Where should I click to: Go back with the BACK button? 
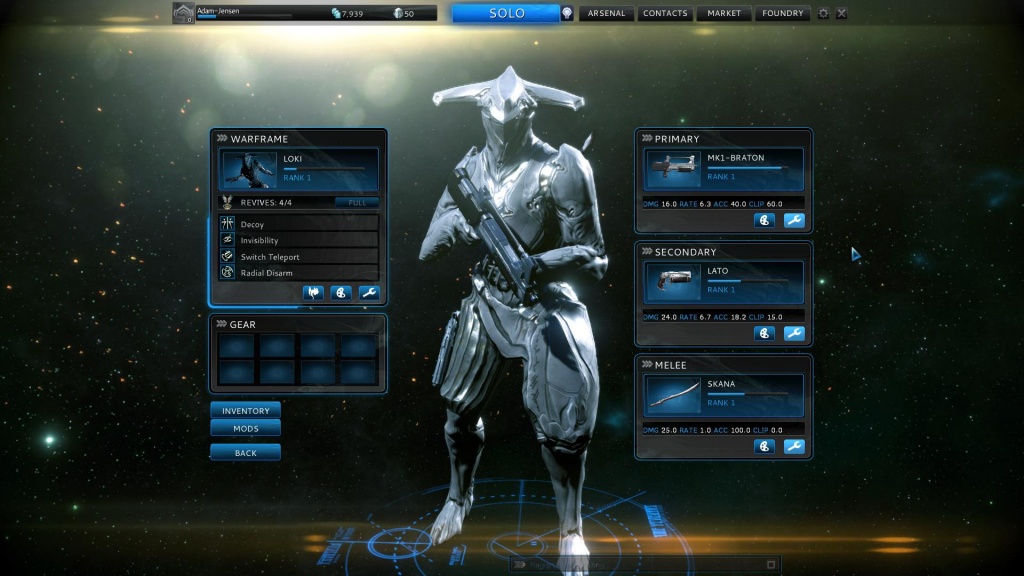click(245, 452)
